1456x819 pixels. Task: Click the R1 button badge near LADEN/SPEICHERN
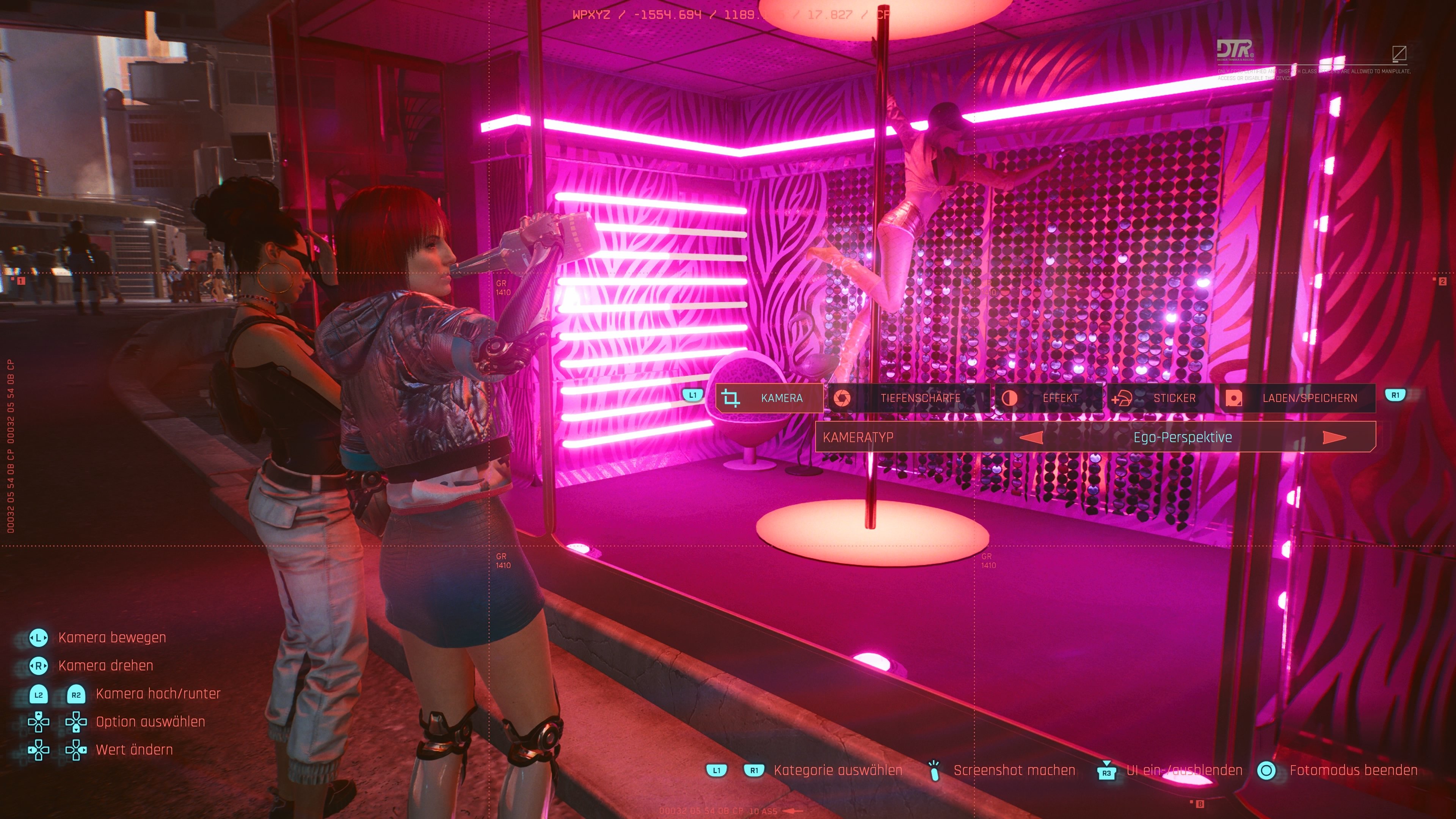(1395, 395)
